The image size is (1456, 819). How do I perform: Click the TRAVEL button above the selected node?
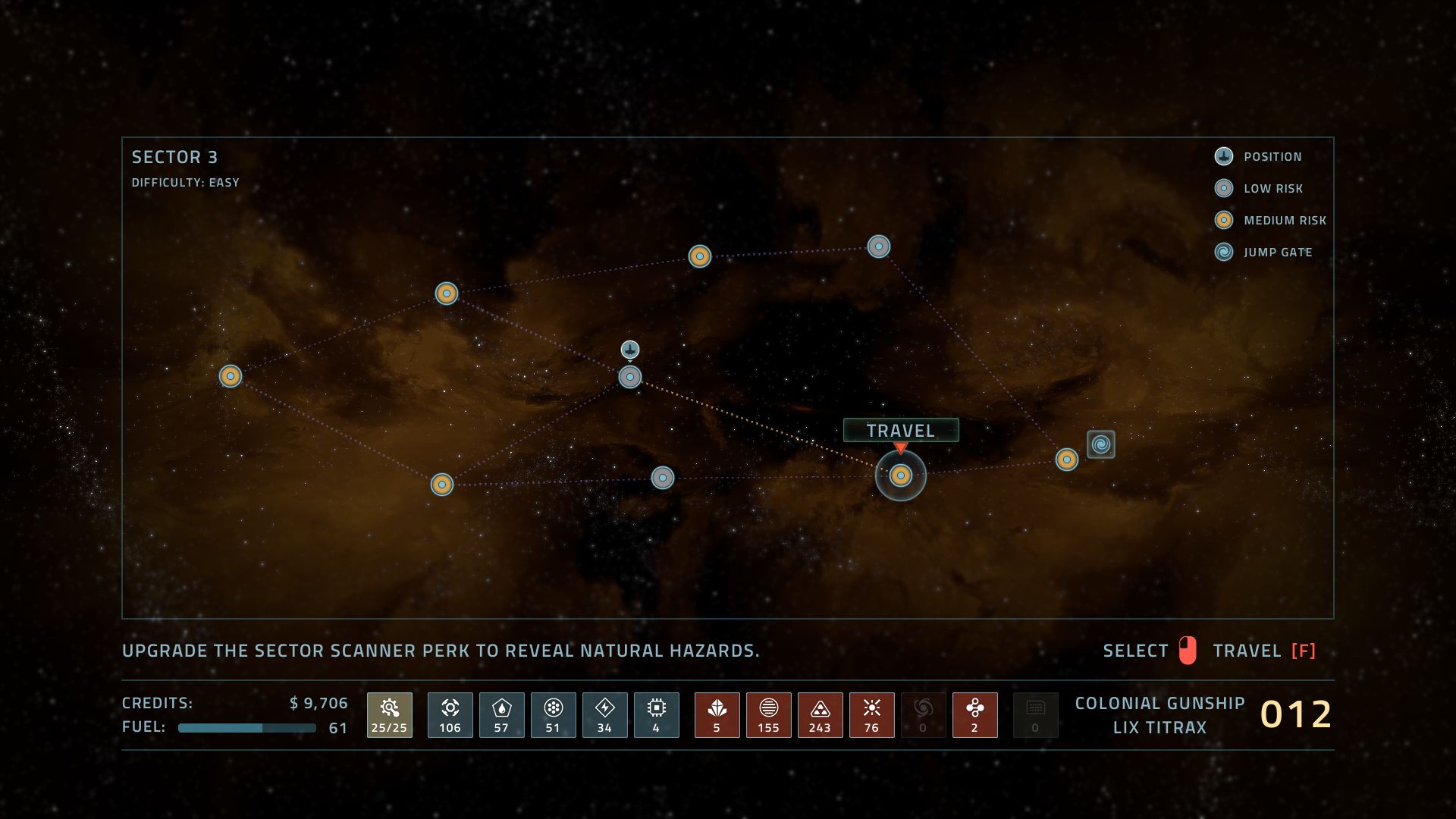tap(901, 430)
